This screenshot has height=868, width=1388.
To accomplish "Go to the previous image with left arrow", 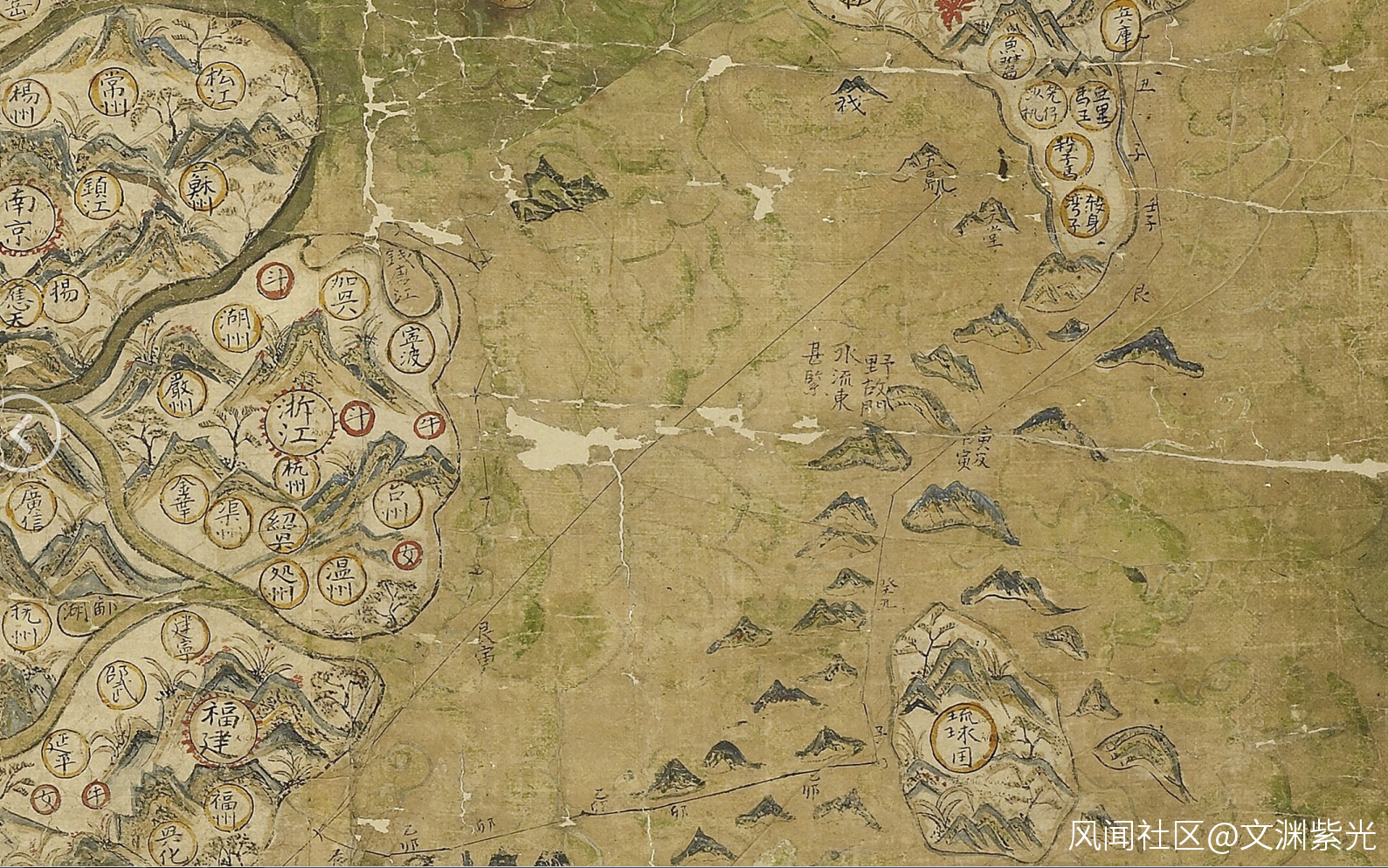I will point(26,432).
